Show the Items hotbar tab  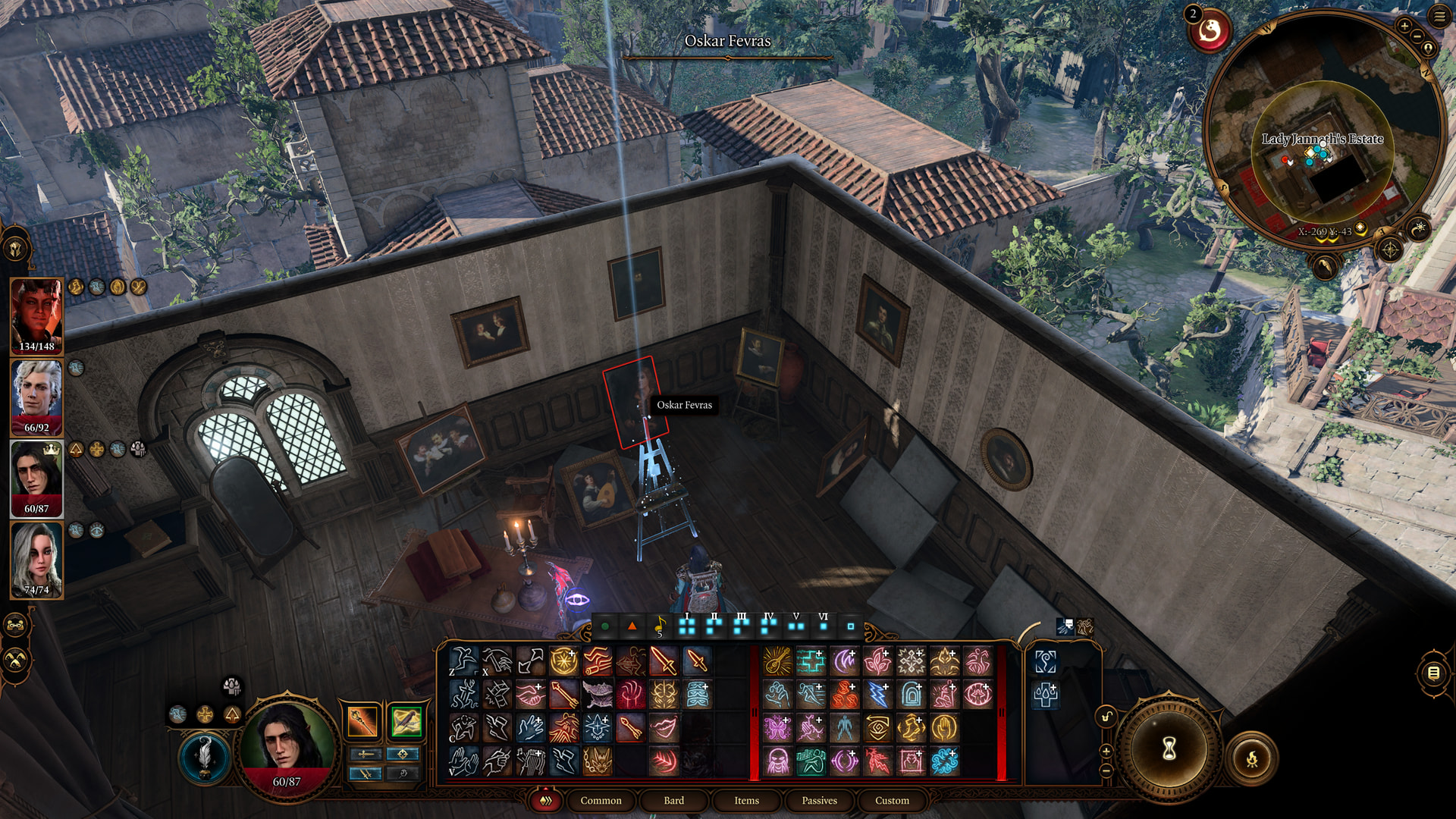point(746,800)
